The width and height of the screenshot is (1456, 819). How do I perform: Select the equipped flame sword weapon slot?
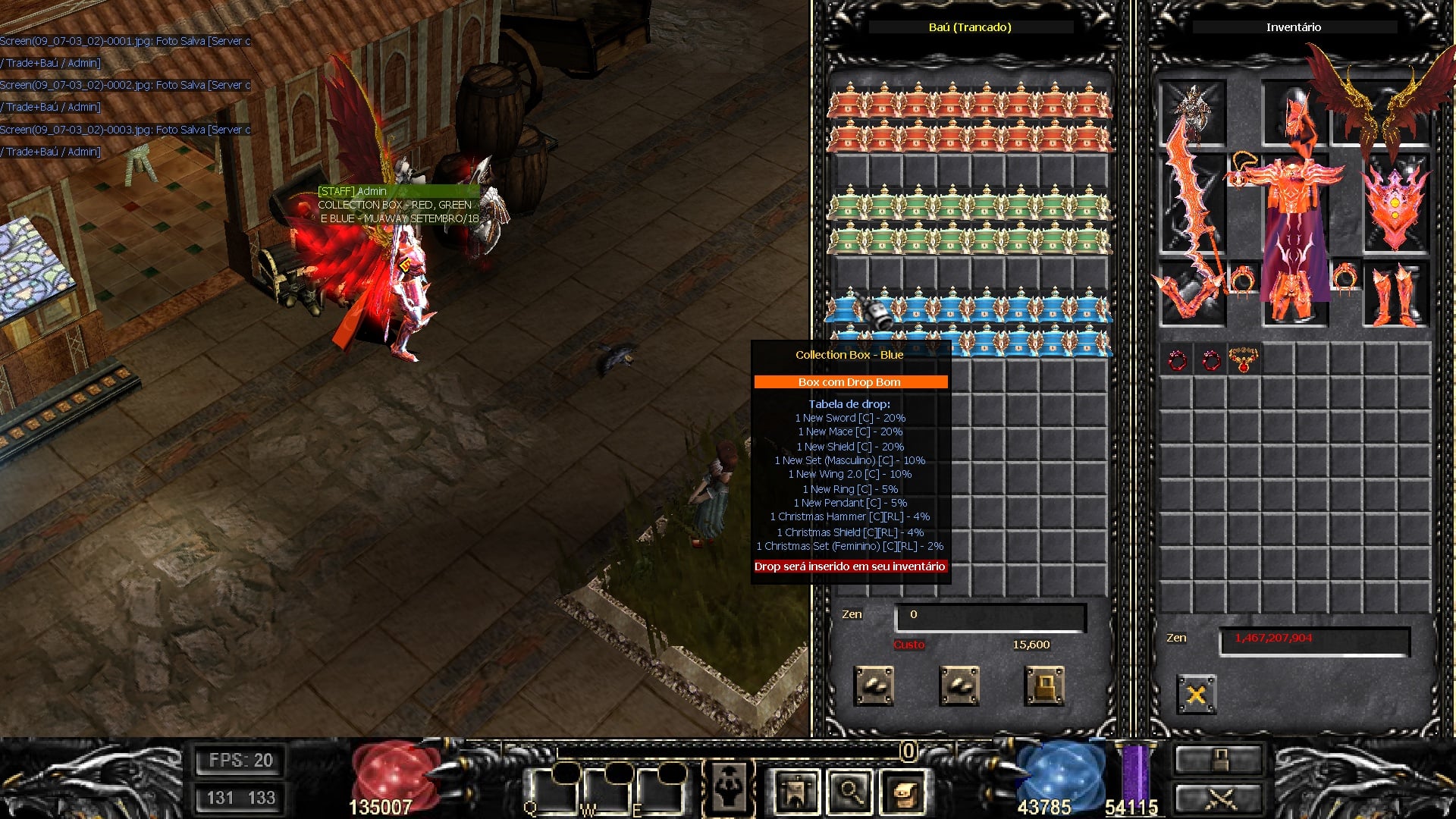[1192, 205]
